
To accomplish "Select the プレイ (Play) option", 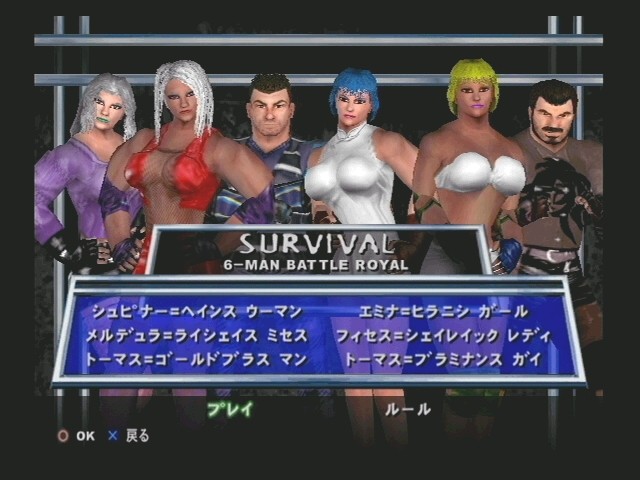I will pos(229,408).
